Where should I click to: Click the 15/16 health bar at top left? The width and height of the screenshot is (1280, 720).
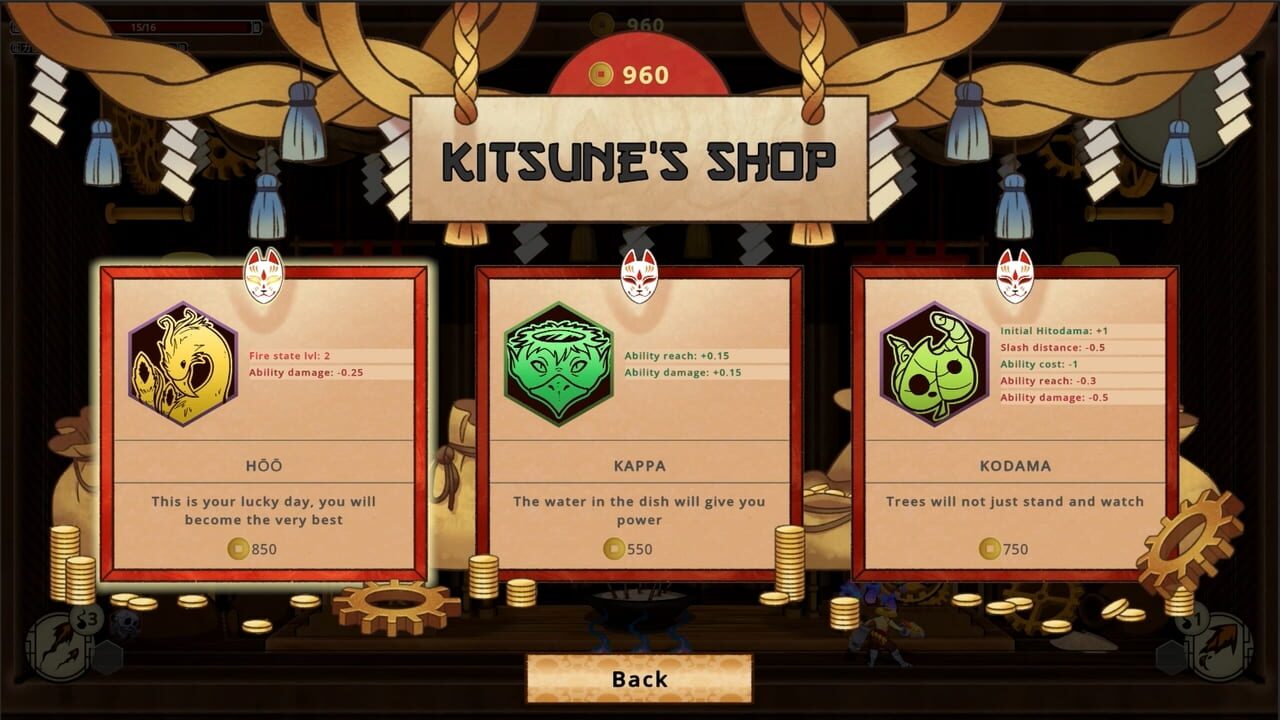[x=135, y=28]
